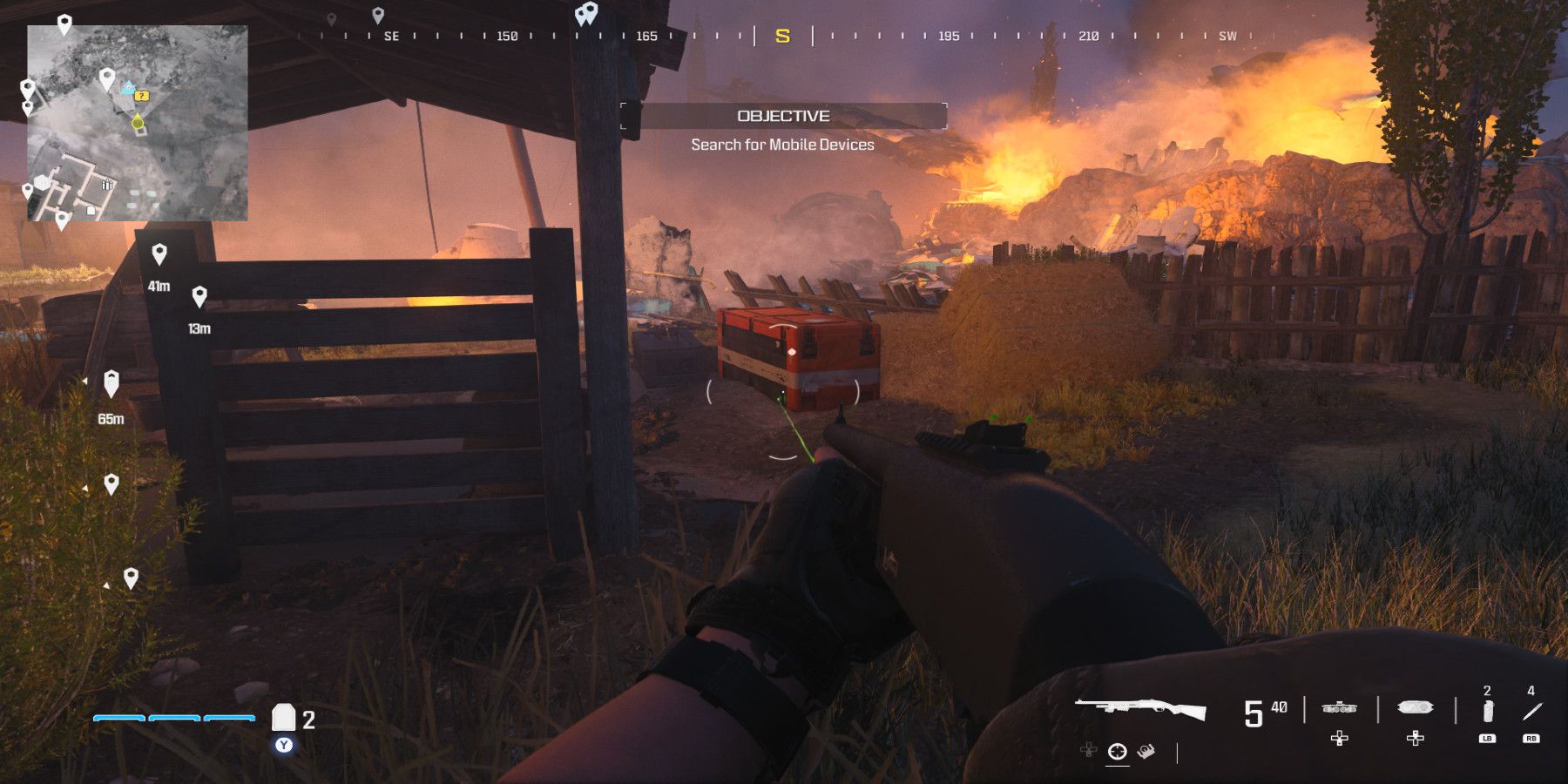Screen dimensions: 1568x784
Task: Select the shotgun weapon icon
Action: tap(1141, 707)
